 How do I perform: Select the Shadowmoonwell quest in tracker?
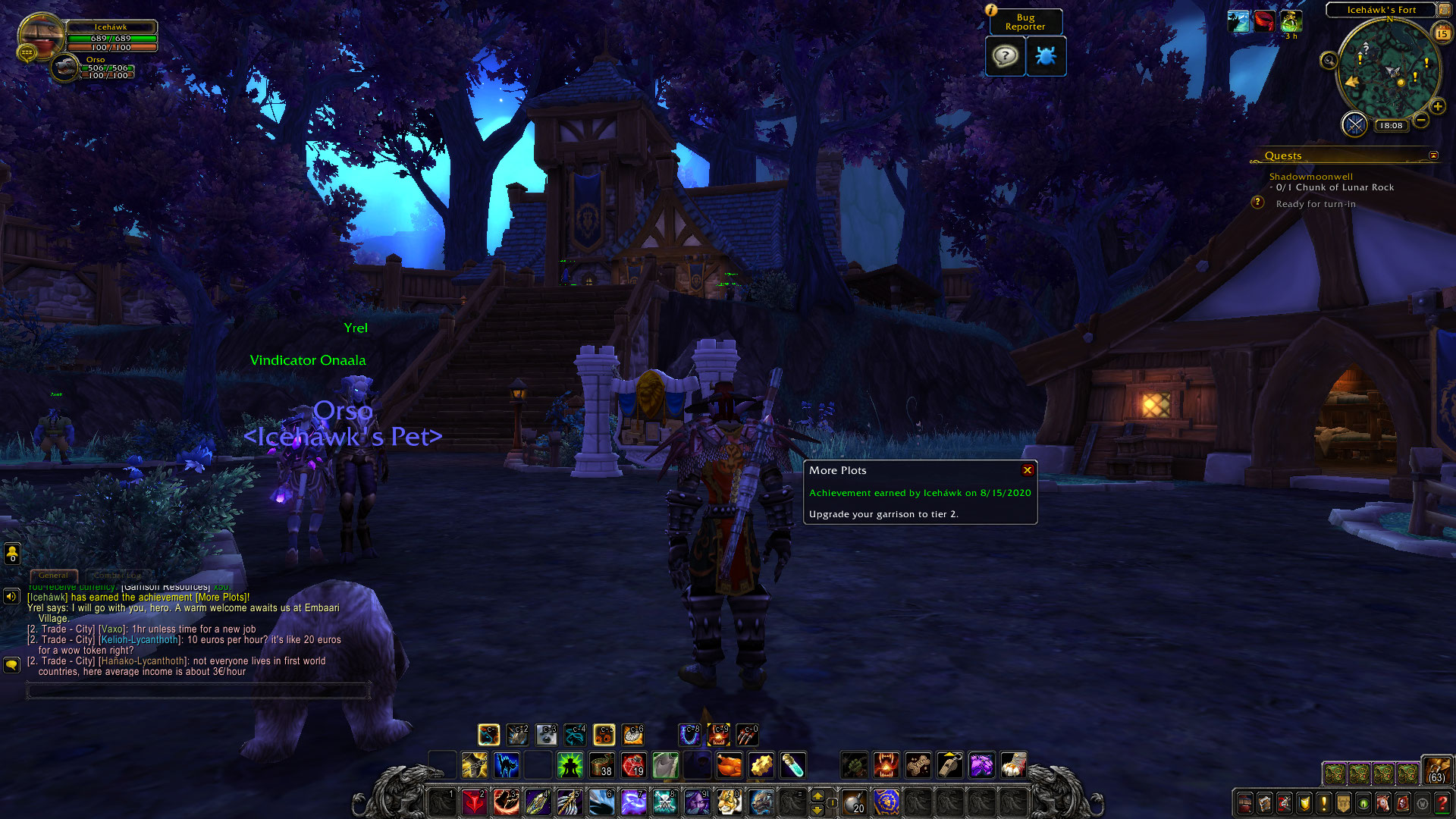(1310, 177)
